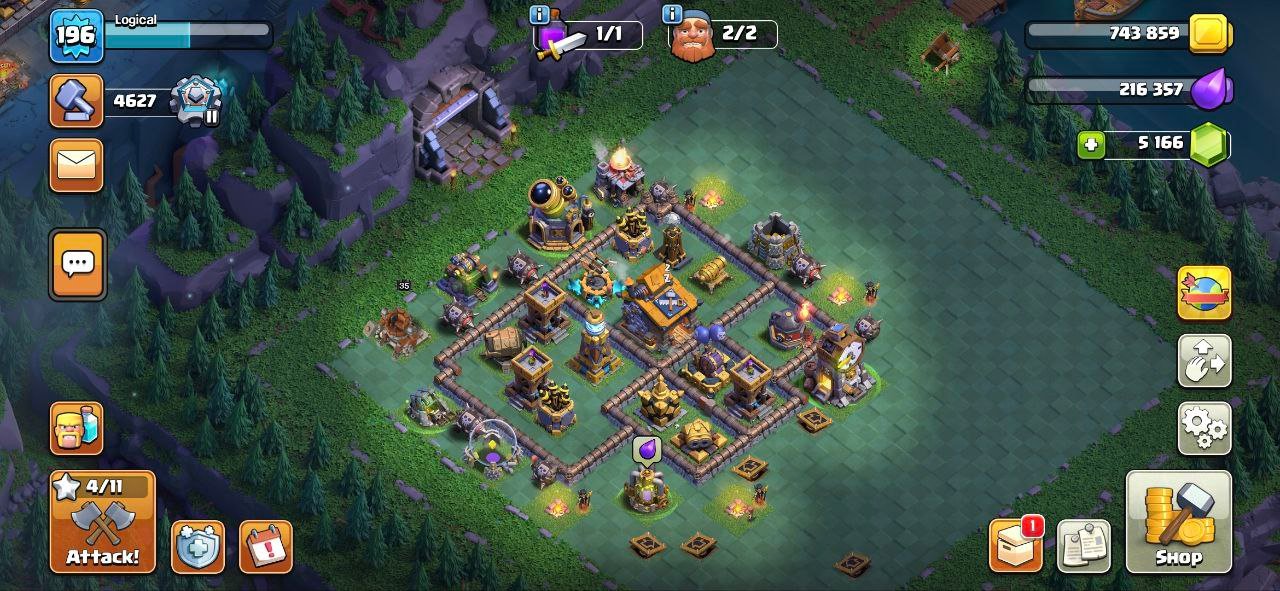This screenshot has width=1280, height=591.
Task: Collect the elixir bubble above the collector
Action: pyautogui.click(x=646, y=451)
